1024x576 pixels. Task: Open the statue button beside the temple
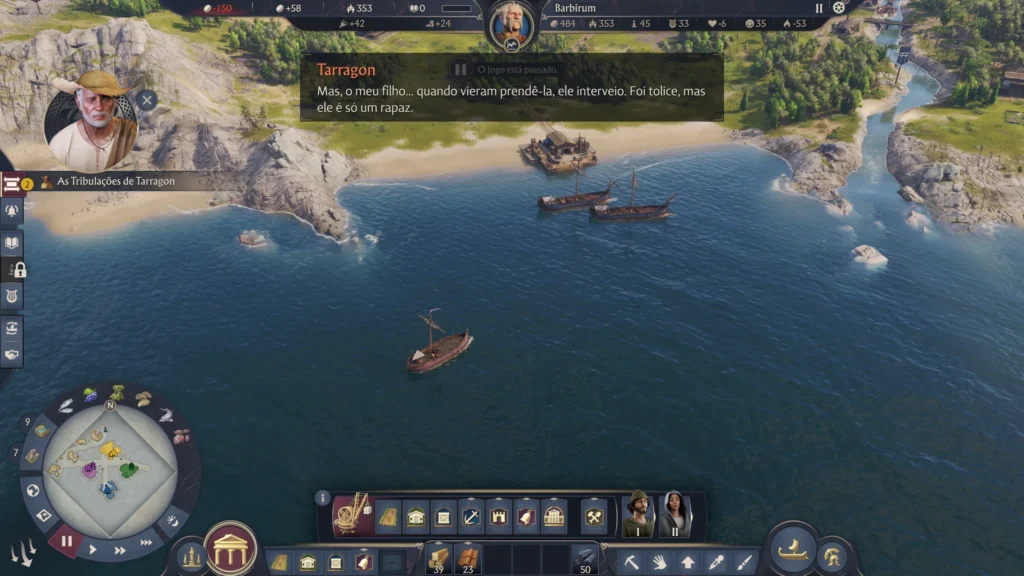tap(191, 556)
